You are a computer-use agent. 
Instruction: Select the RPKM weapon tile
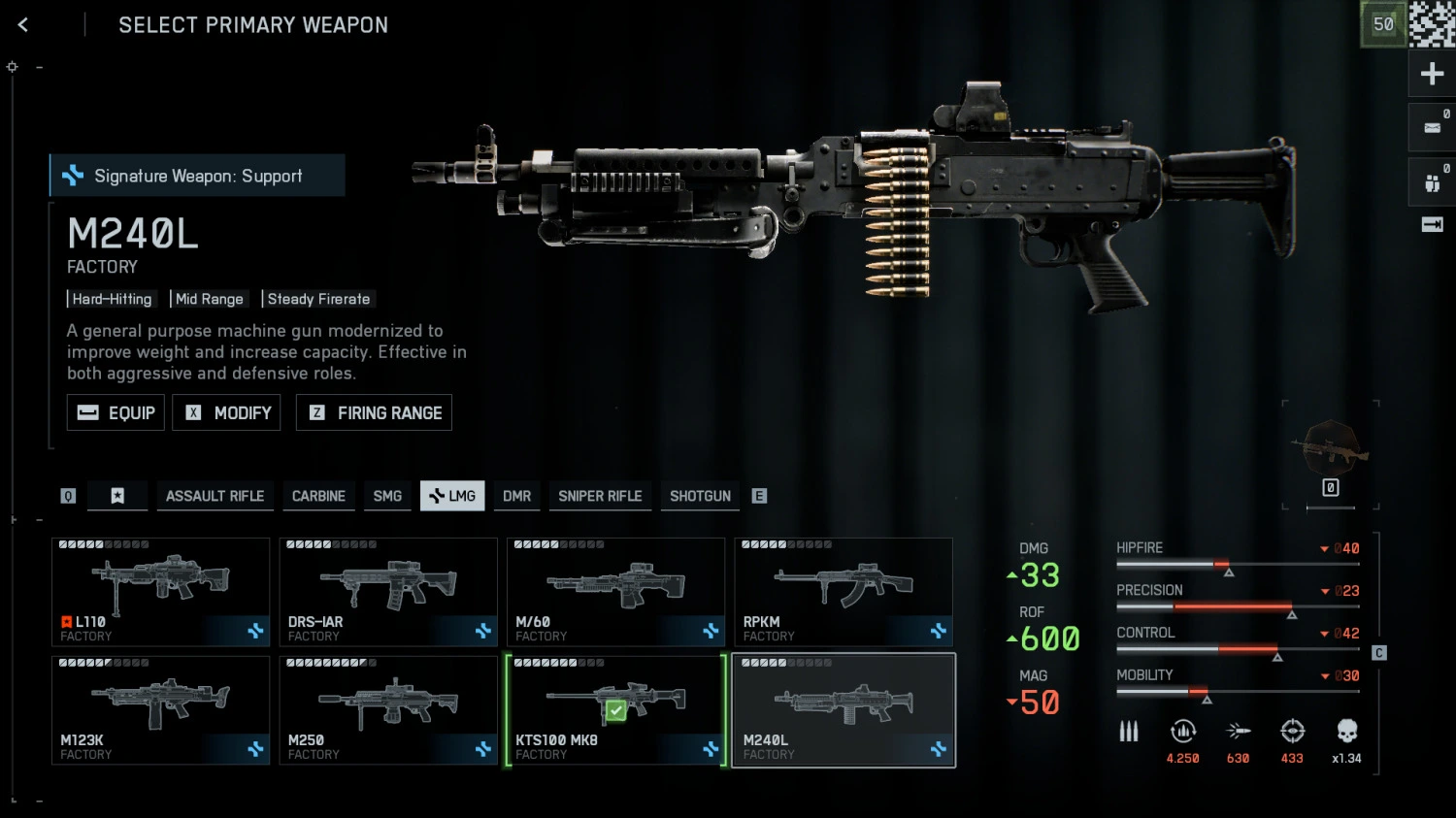tap(844, 592)
